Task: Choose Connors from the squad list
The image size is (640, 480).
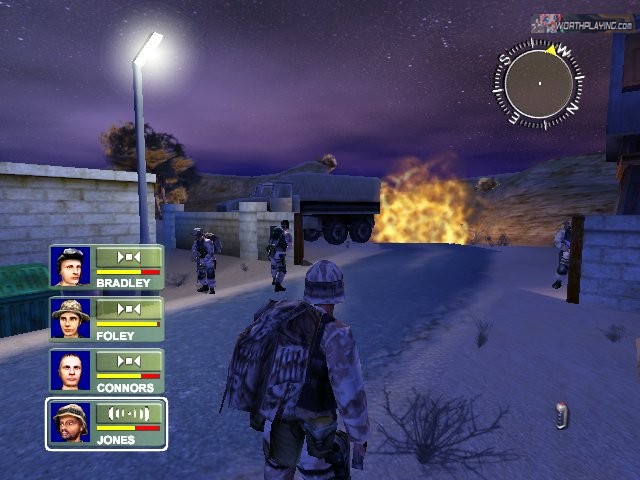Action: [x=107, y=371]
